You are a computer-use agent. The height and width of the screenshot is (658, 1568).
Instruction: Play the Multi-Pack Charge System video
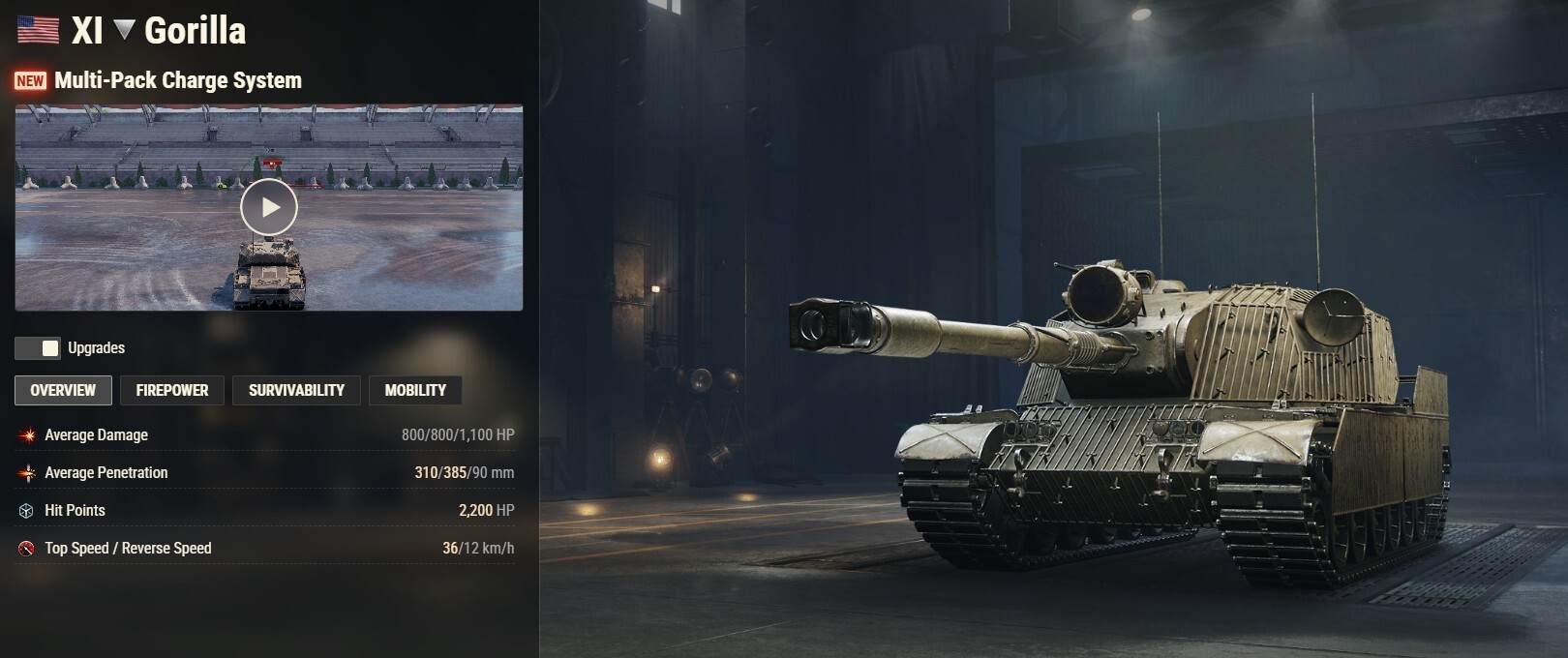[269, 207]
